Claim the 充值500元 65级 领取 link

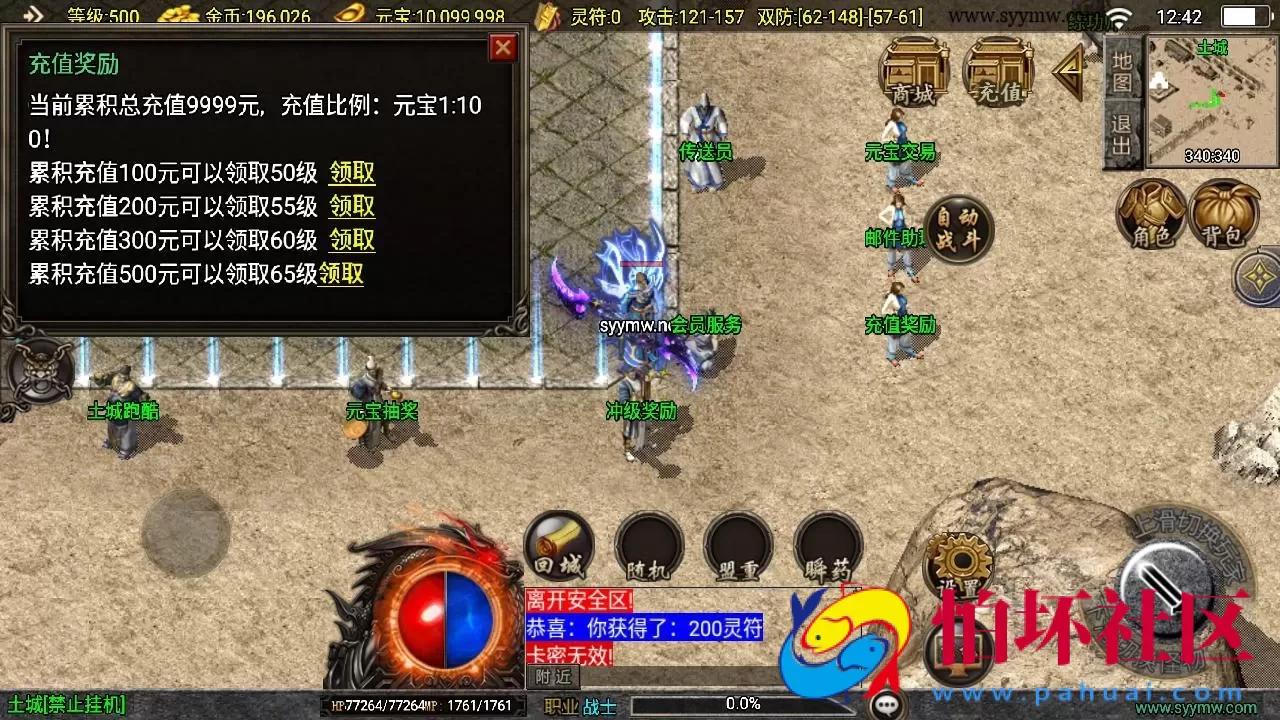(342, 275)
